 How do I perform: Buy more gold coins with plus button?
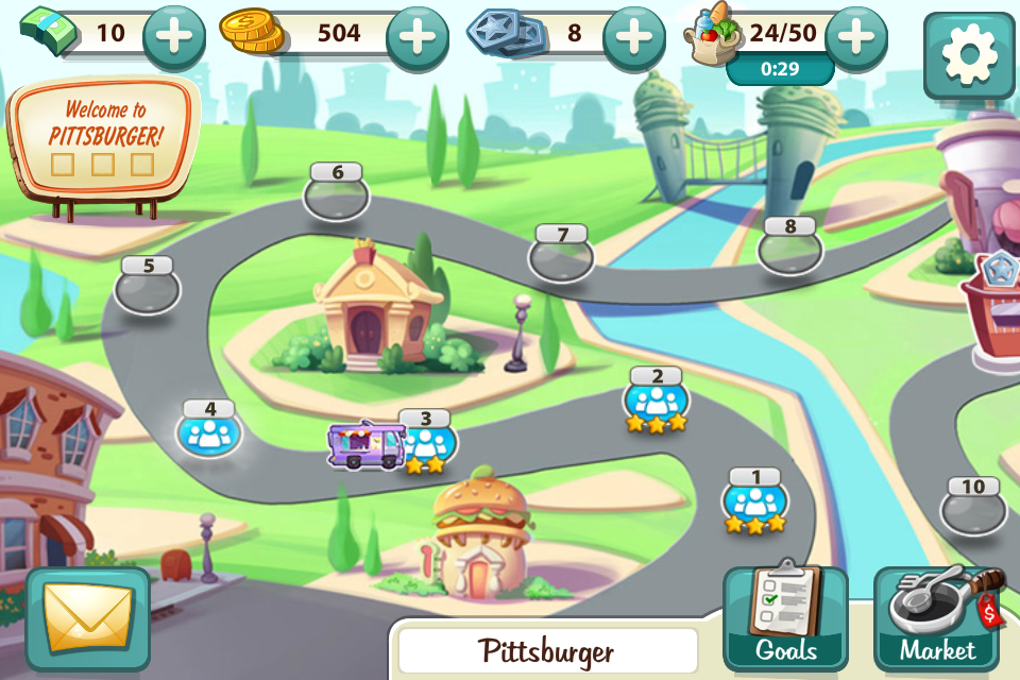pyautogui.click(x=417, y=37)
